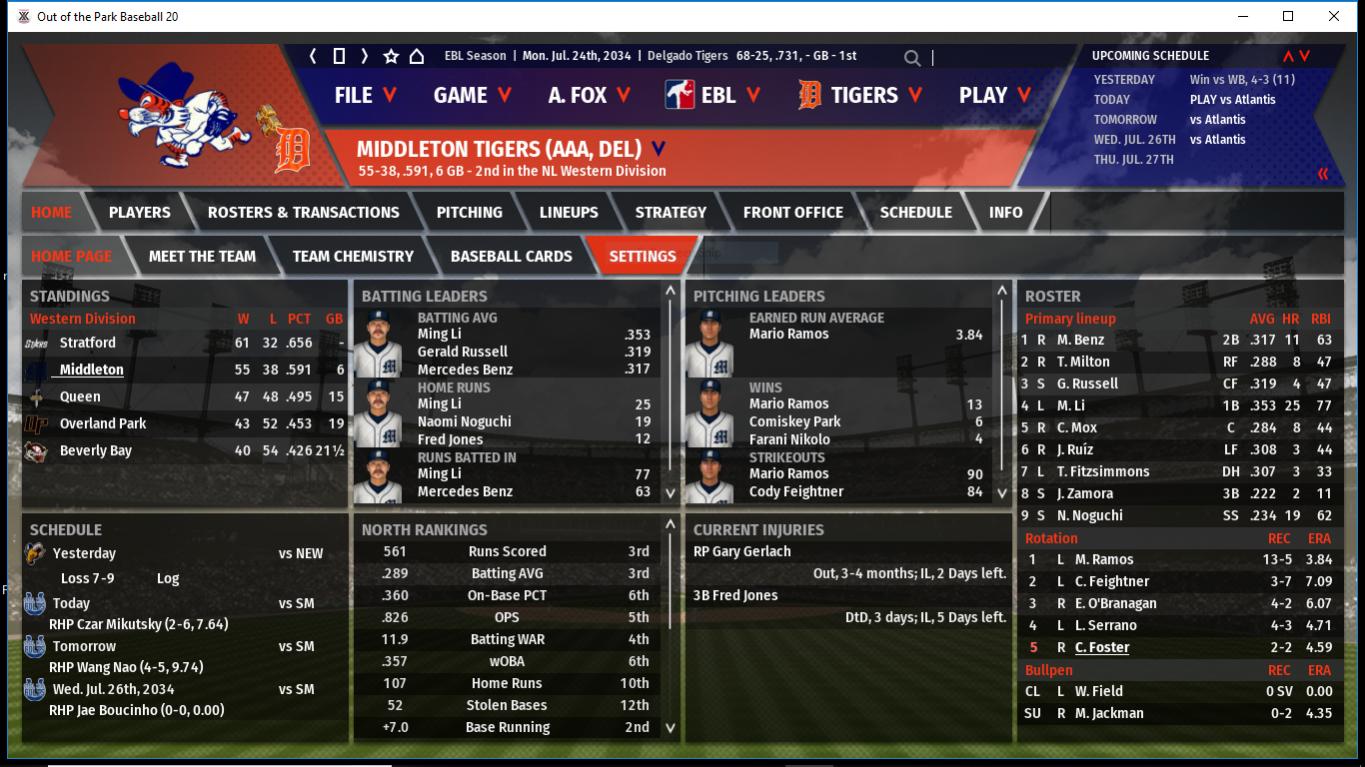Open the ROSTERS & TRANSACTIONS tab
The image size is (1365, 767).
coord(303,212)
